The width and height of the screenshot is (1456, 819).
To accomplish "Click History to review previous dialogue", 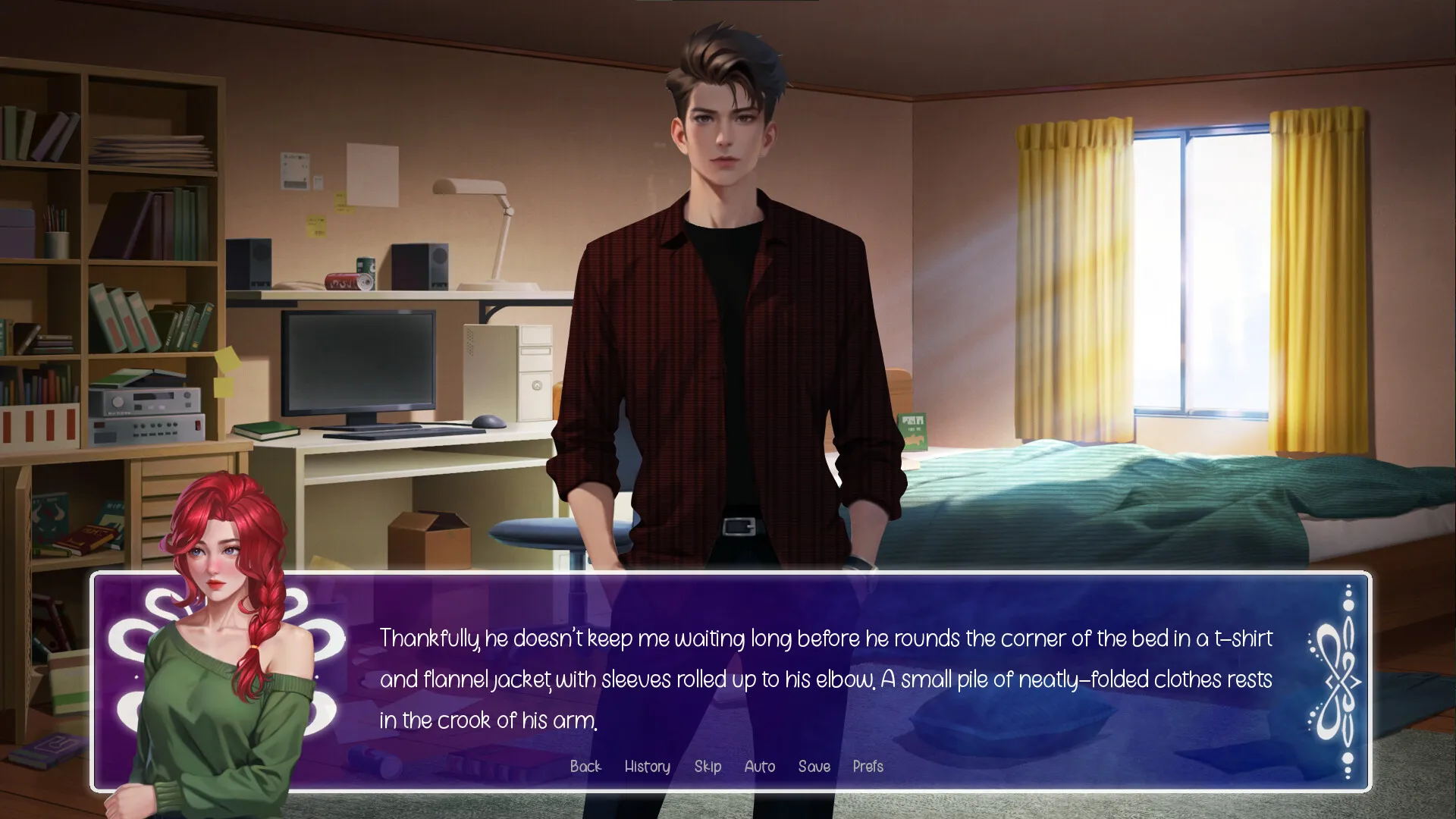I will coord(646,767).
